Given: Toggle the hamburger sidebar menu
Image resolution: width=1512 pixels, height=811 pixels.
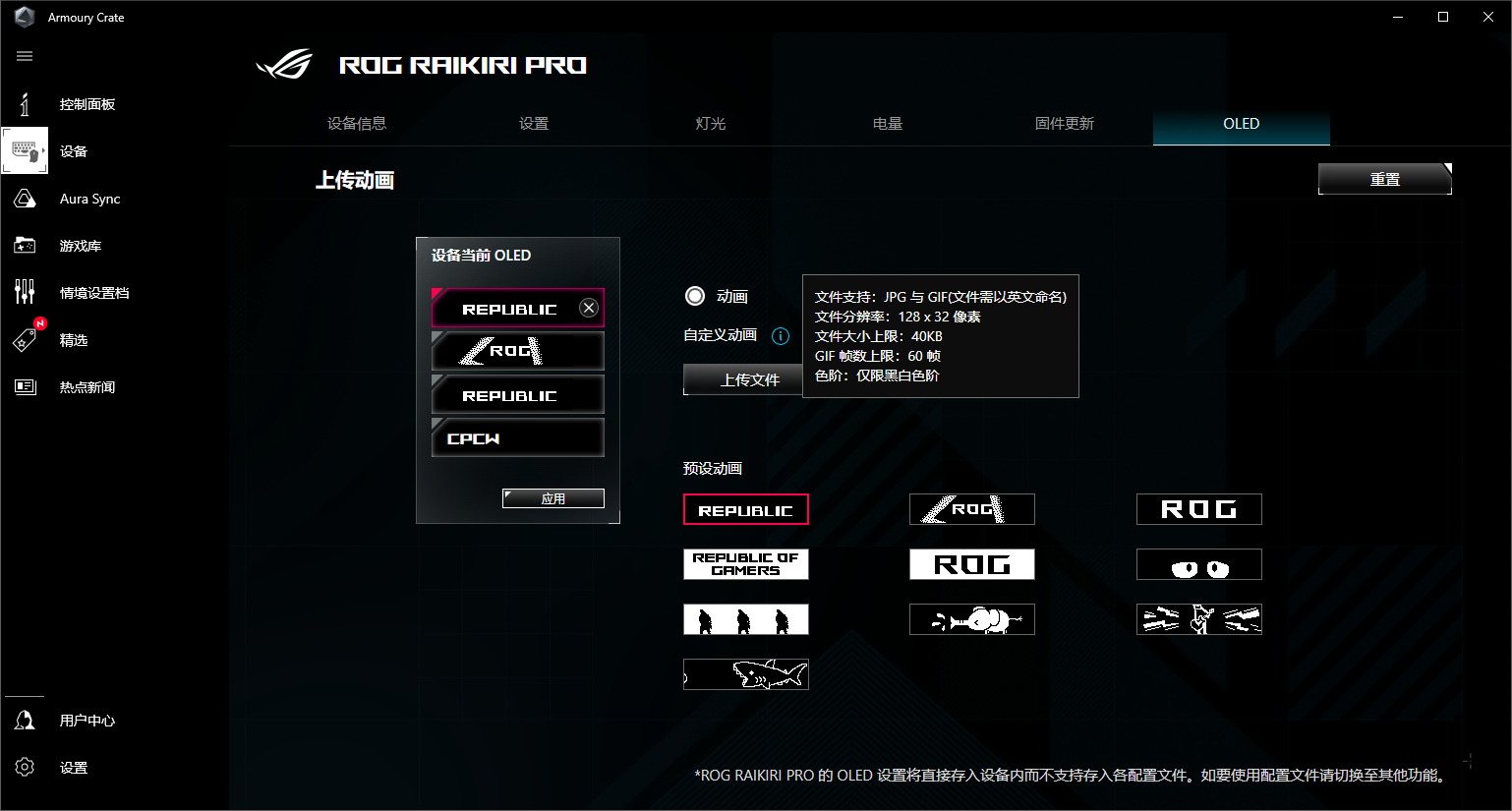Looking at the screenshot, I should [25, 56].
